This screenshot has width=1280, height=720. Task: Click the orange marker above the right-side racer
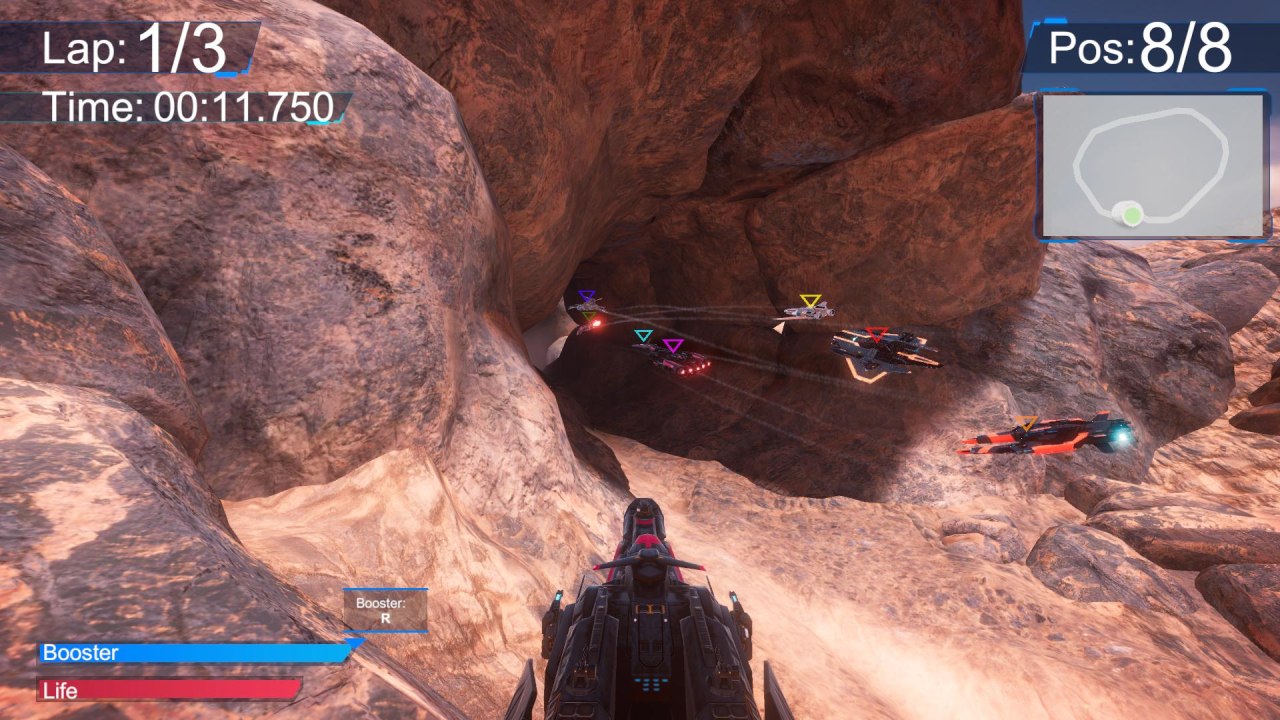pos(1026,421)
